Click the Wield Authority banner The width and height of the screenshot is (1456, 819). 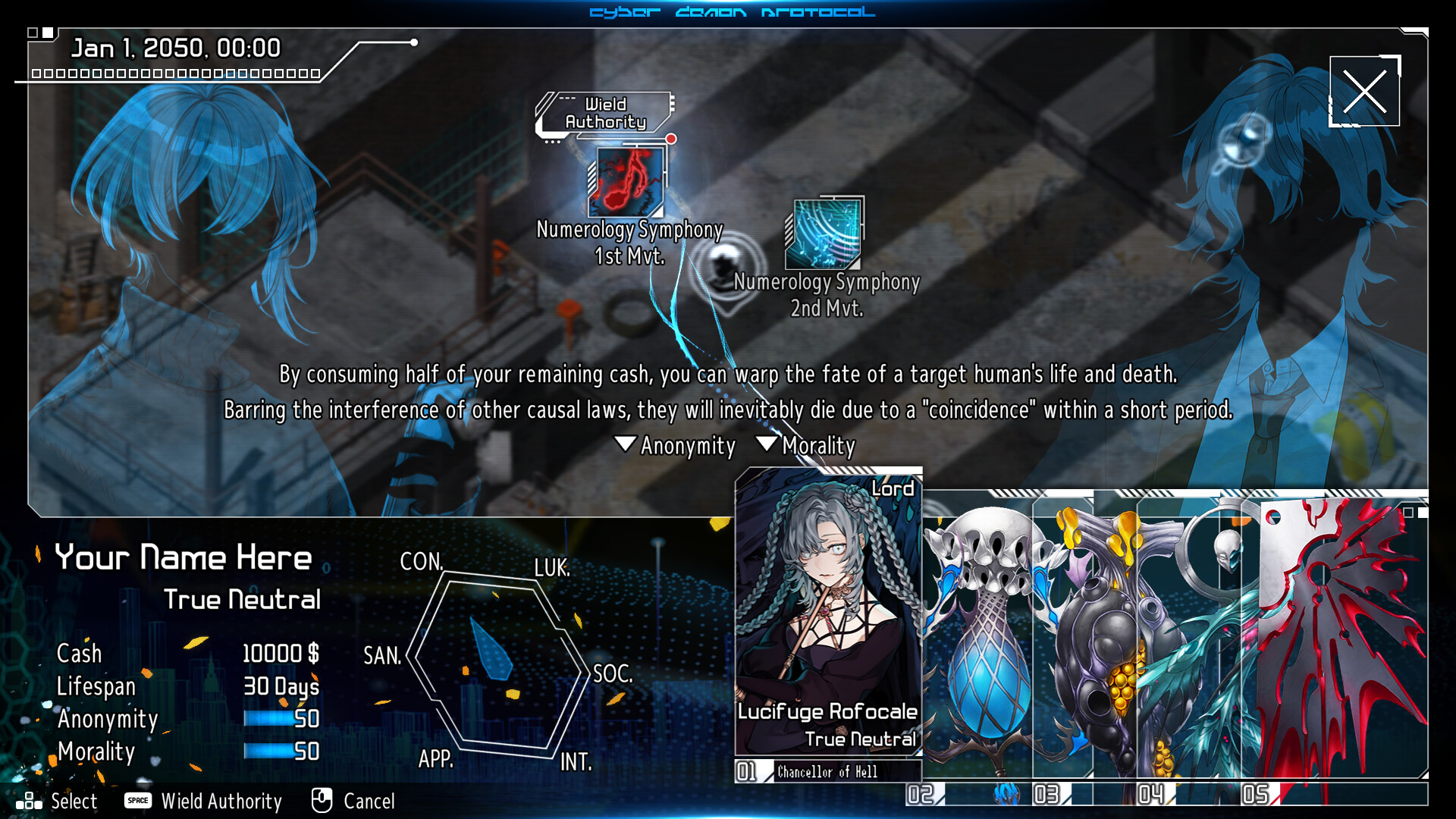point(607,114)
